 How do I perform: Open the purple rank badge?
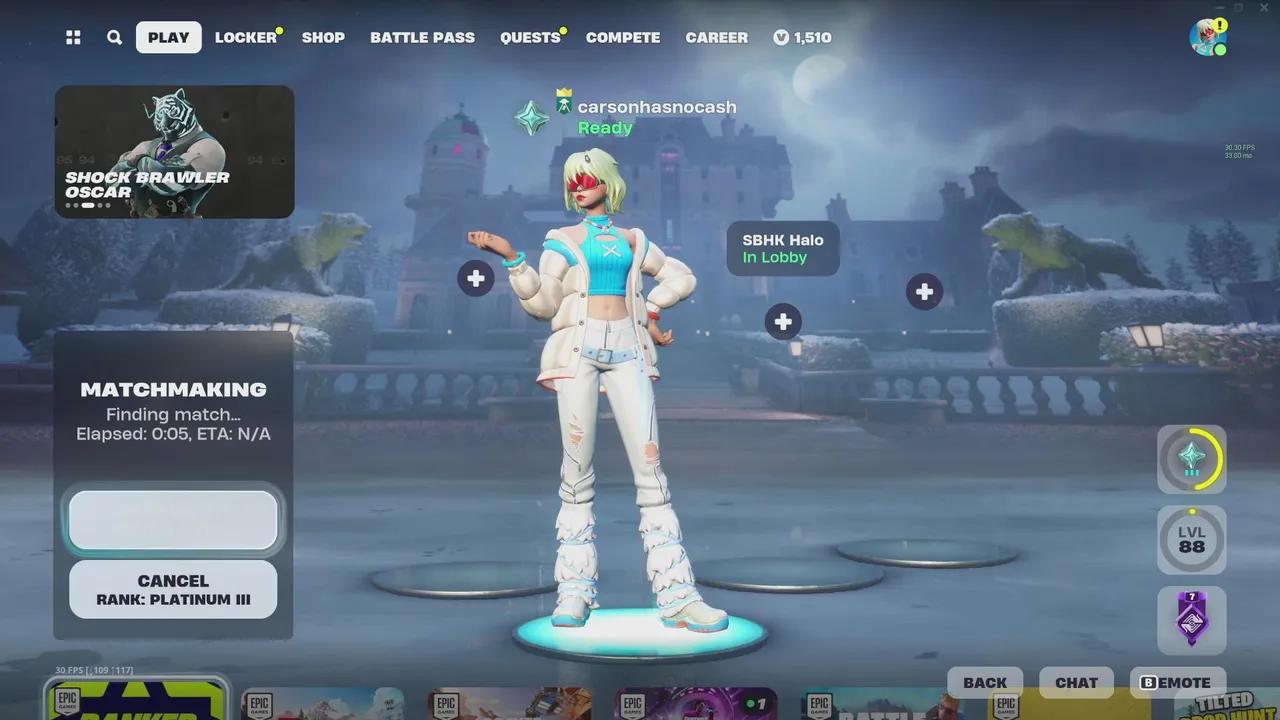1191,619
